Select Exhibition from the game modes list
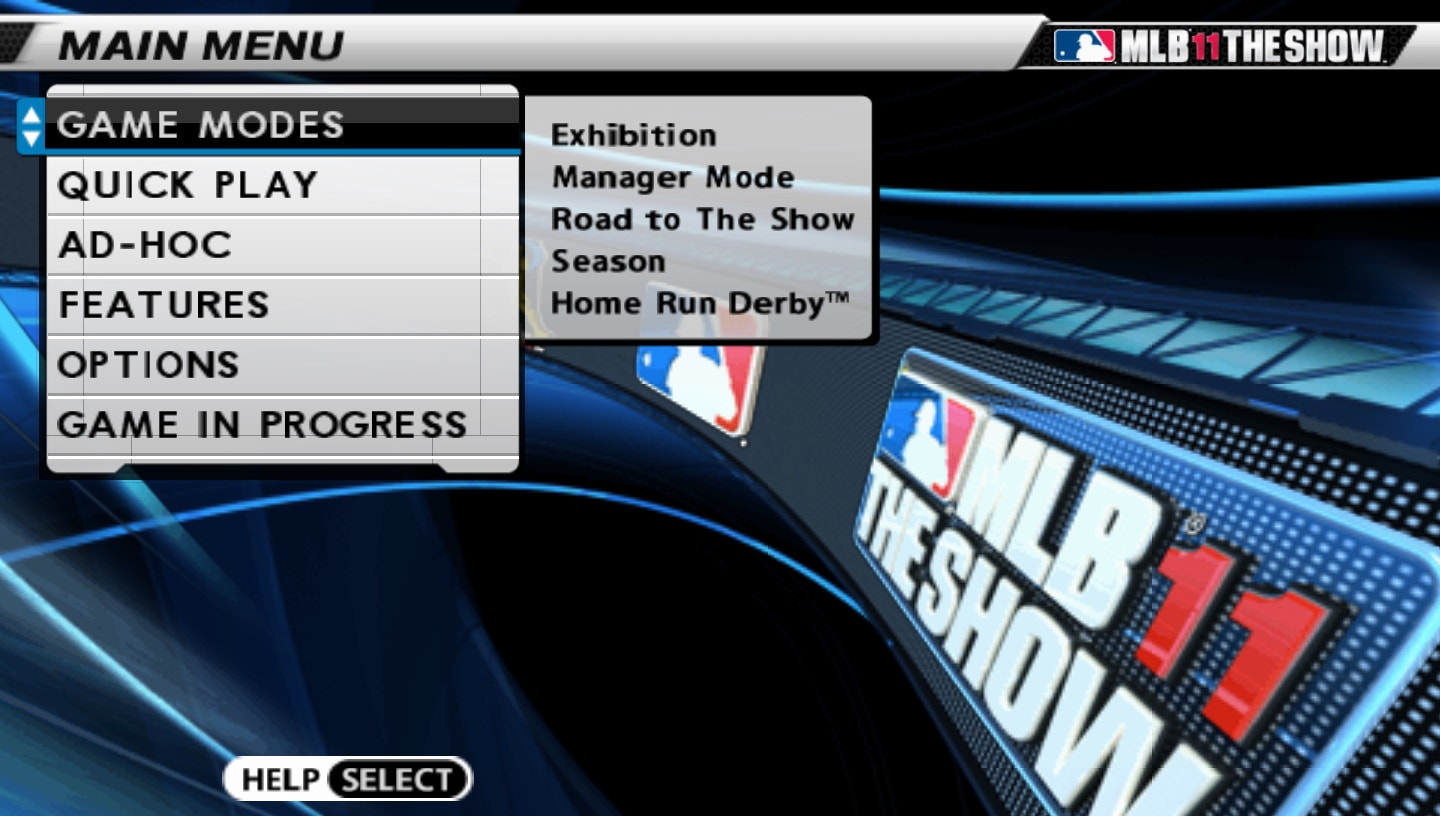 click(635, 134)
